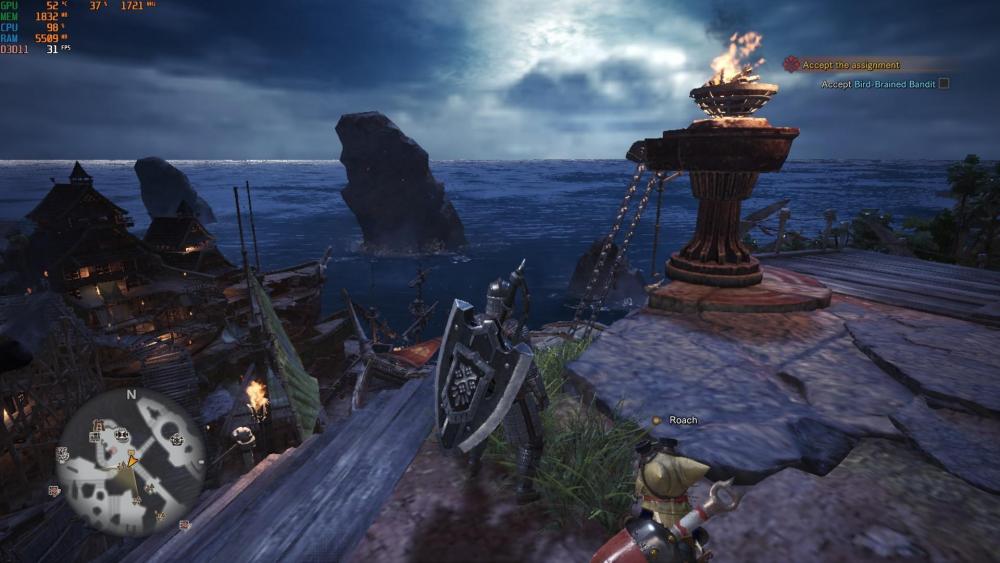Click the orange player arrow on the minimap
This screenshot has height=563, width=1000.
[x=130, y=459]
